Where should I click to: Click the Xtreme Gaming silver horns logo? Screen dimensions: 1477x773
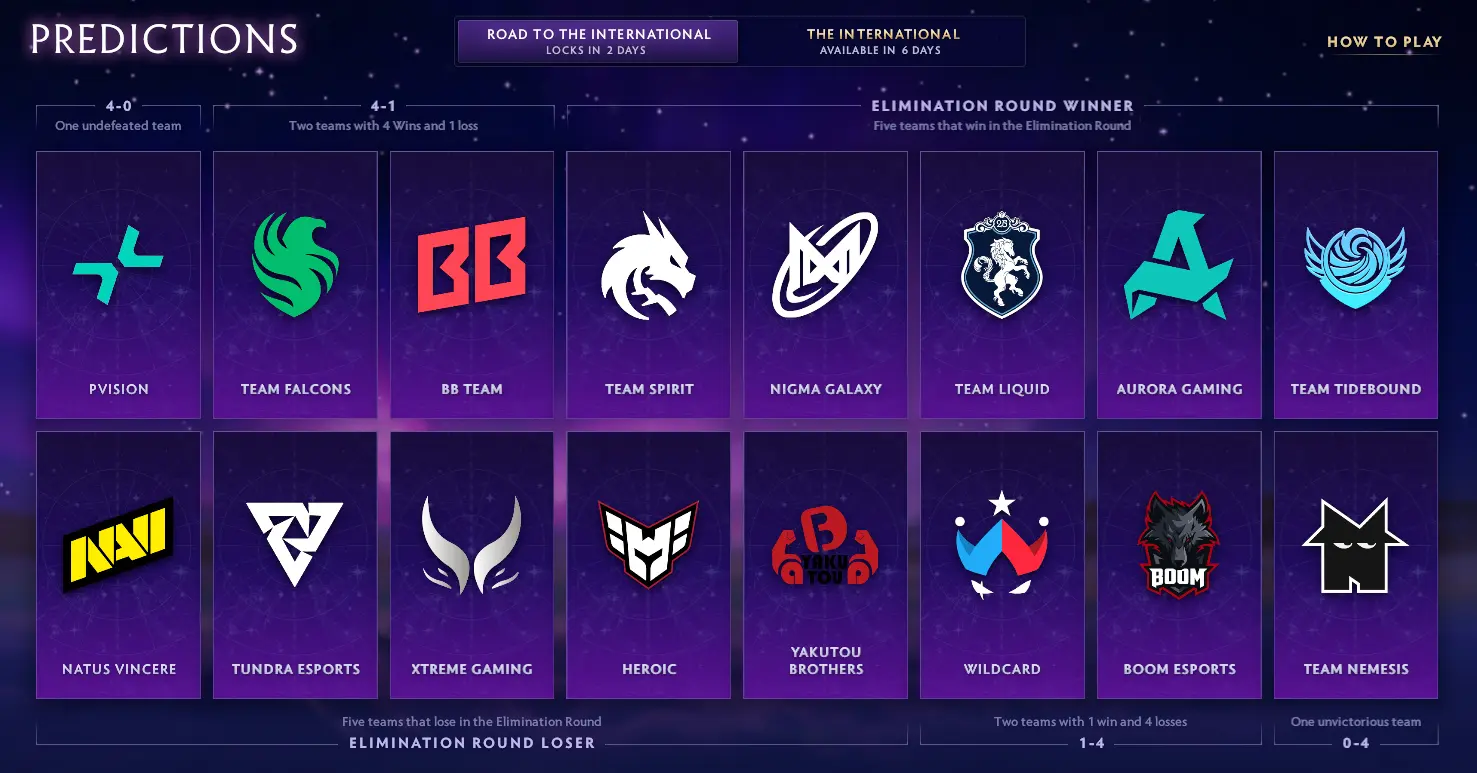pyautogui.click(x=471, y=545)
